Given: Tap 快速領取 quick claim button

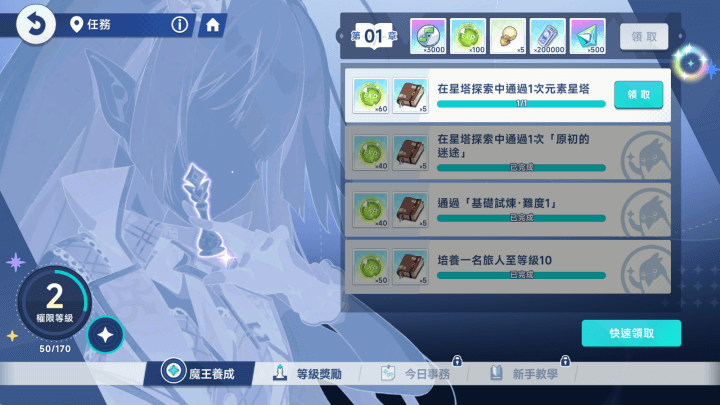Looking at the screenshot, I should [630, 333].
